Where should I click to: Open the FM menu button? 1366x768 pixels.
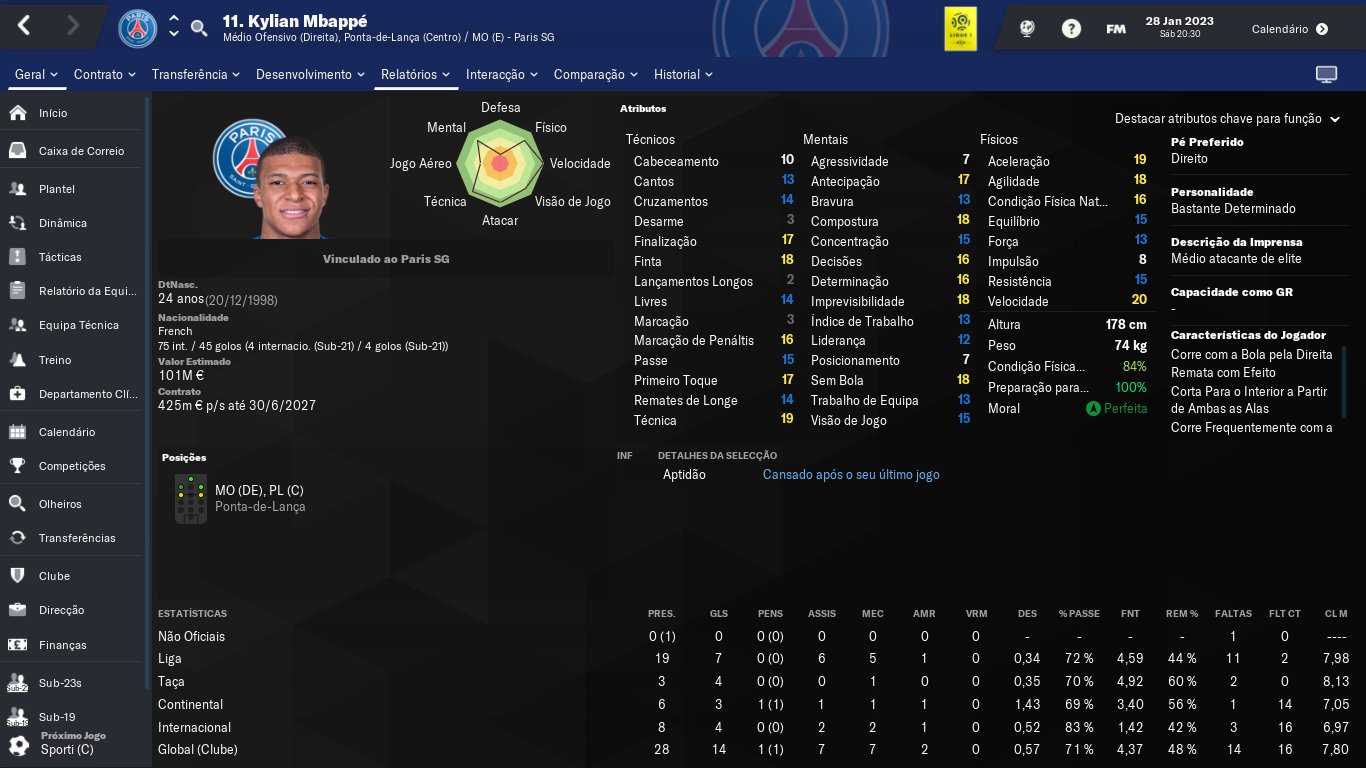coord(1116,29)
